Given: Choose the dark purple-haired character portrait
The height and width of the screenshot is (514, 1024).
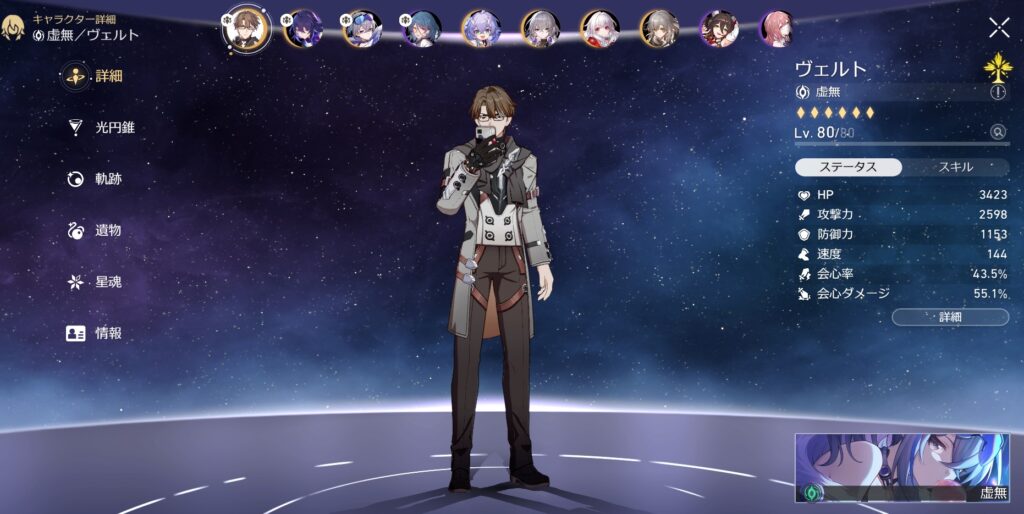Looking at the screenshot, I should (303, 29).
